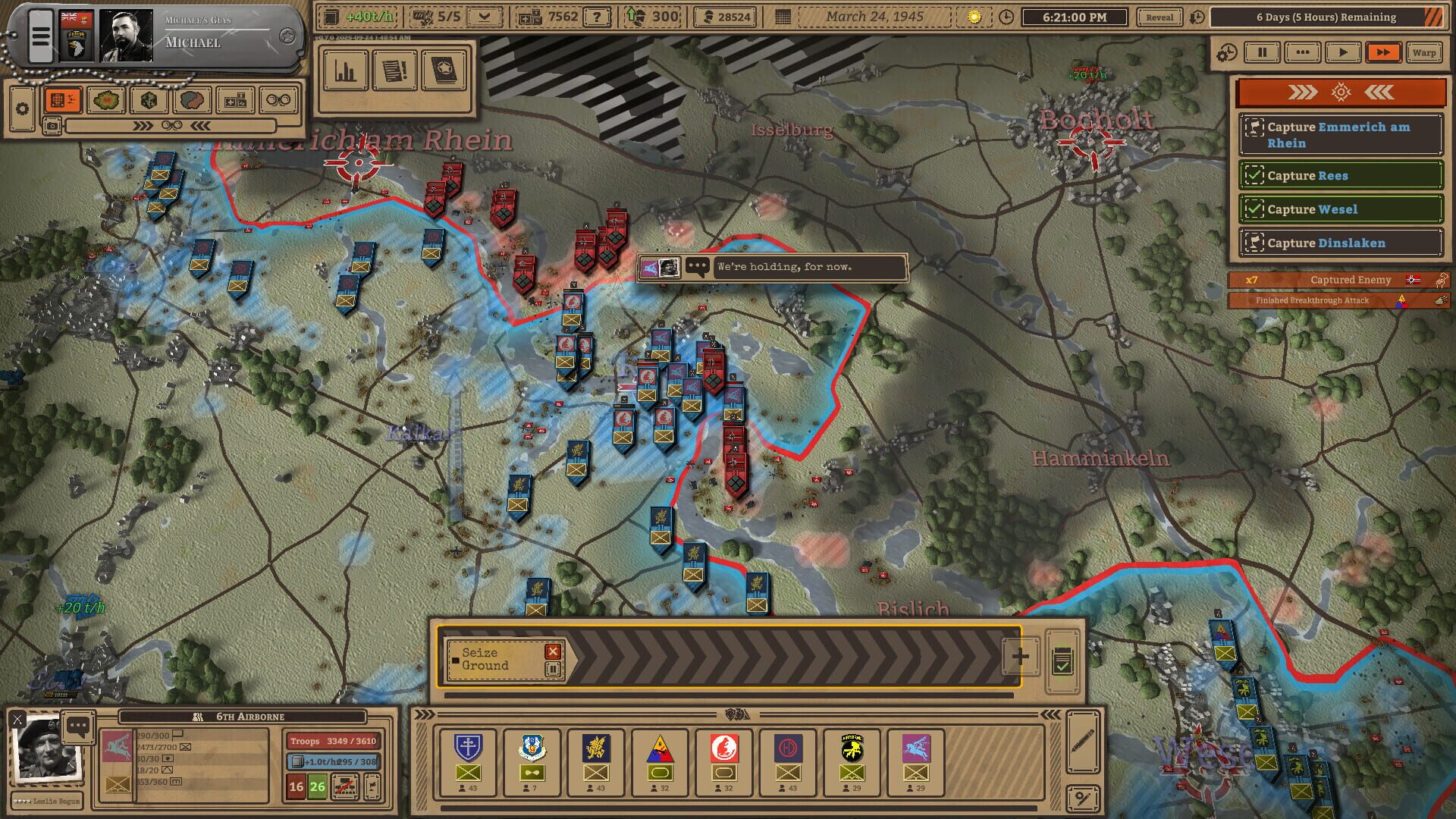Click the calendar icon beside the date
Image resolution: width=1456 pixels, height=819 pixels.
783,16
